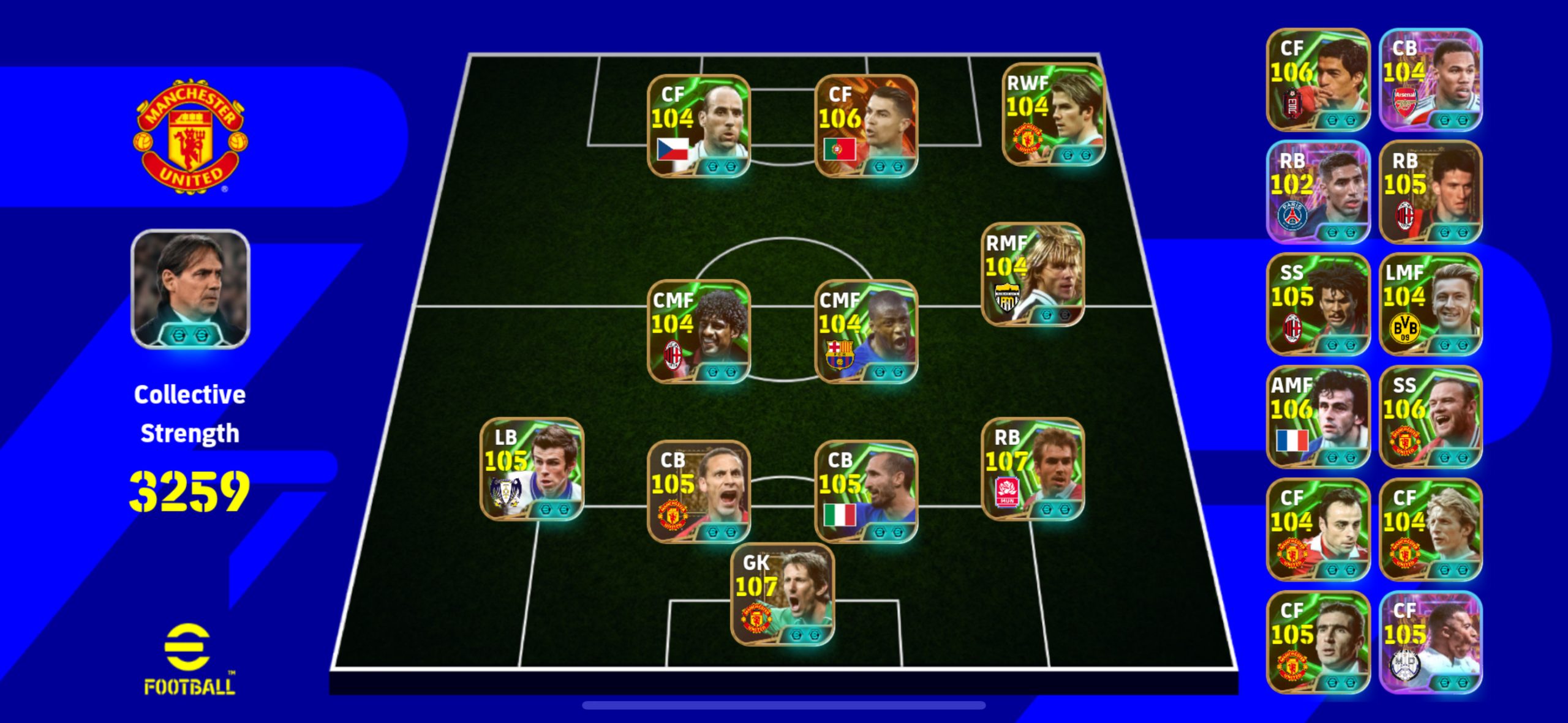The image size is (1568, 723).
Task: Select the CMF 104 Barcelona card
Action: coord(865,332)
